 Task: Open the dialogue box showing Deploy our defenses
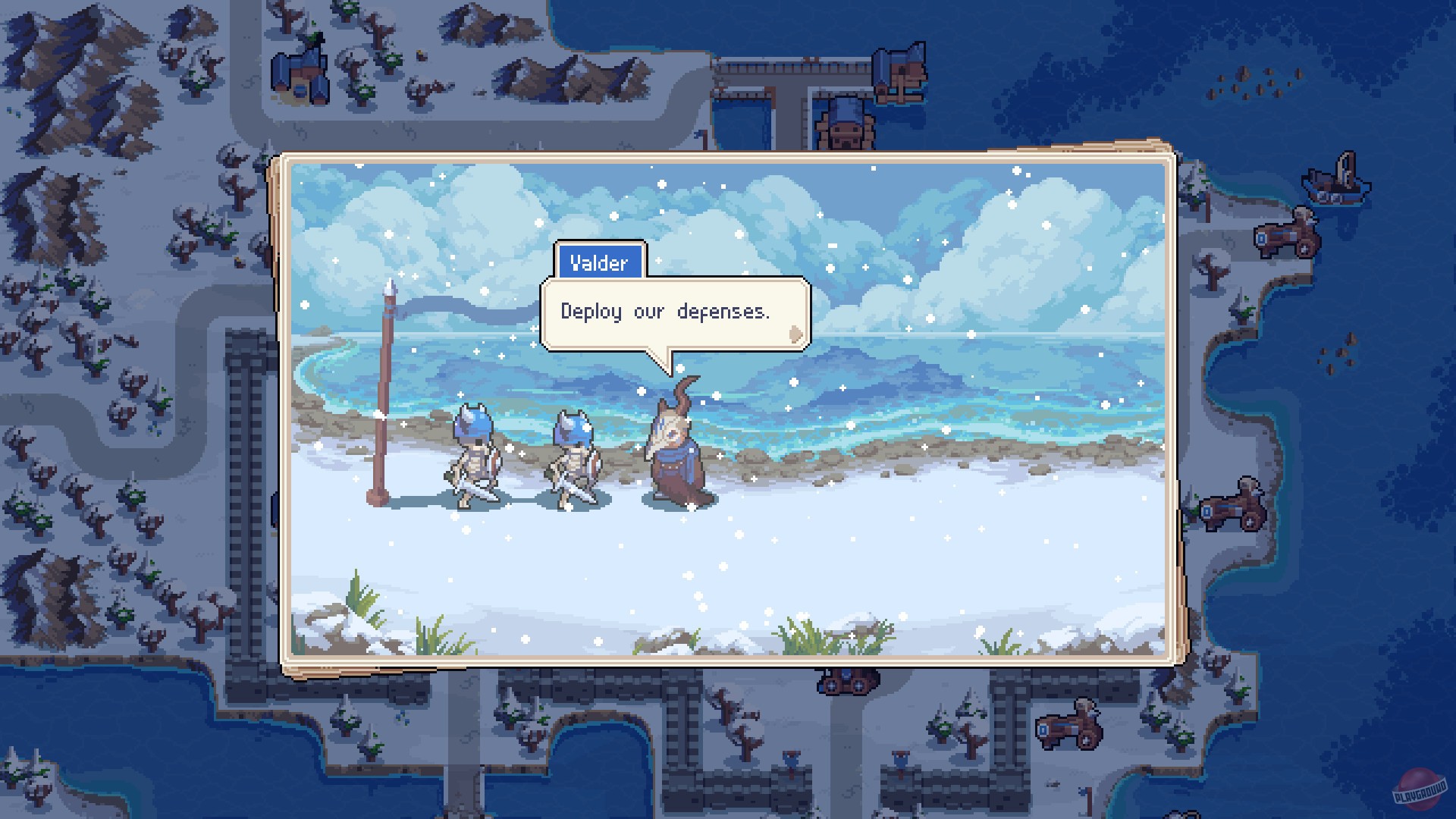[x=666, y=311]
